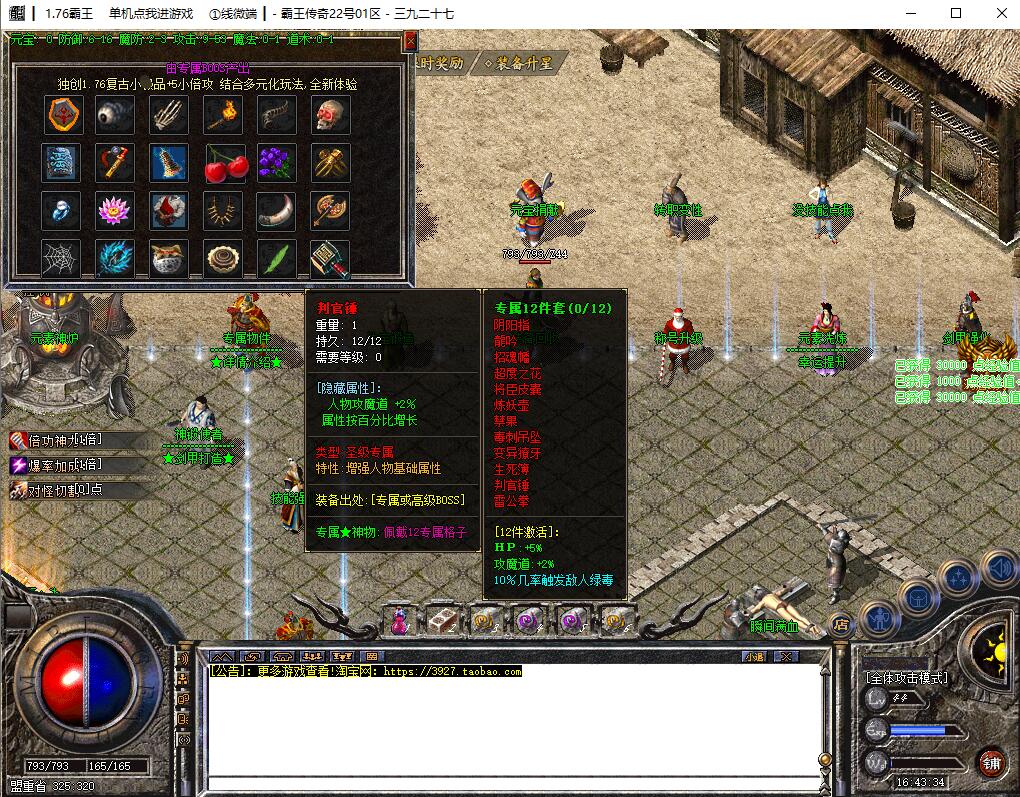Viewport: 1020px width, 797px height.
Task: Pick the judge's hammer item
Action: tap(330, 259)
